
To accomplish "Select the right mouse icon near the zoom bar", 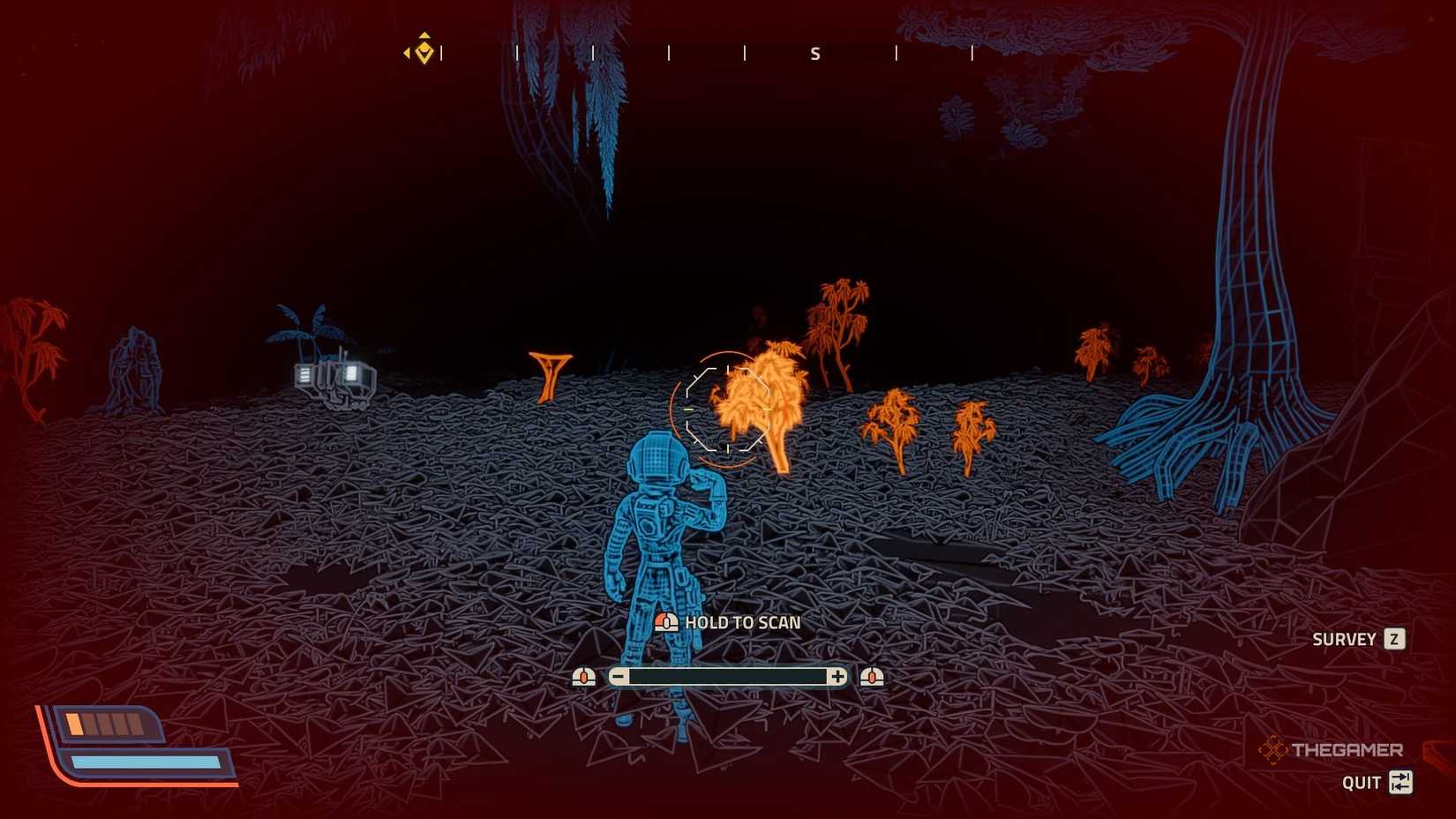I will click(x=874, y=677).
